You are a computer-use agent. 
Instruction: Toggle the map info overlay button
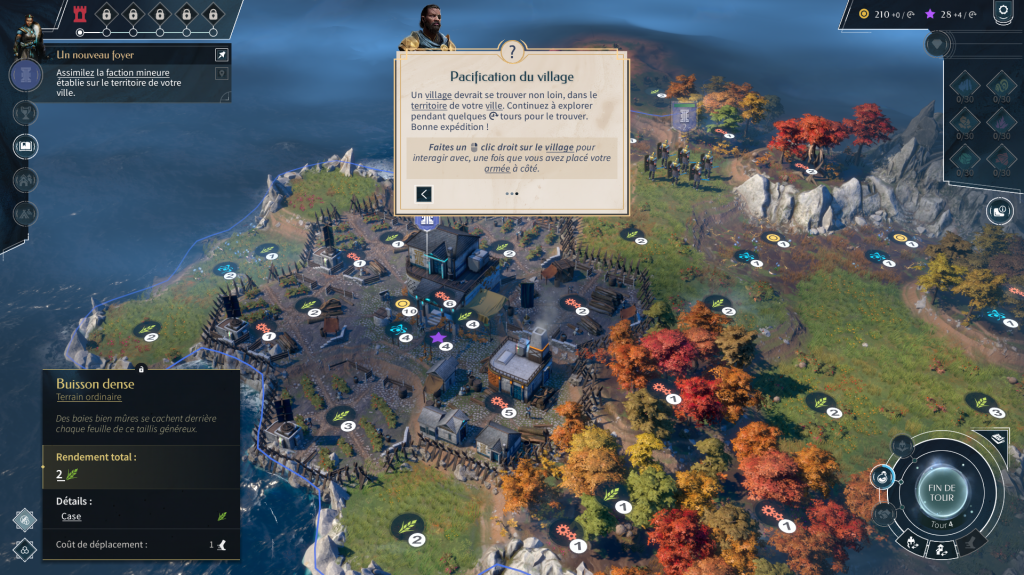pyautogui.click(x=1000, y=210)
